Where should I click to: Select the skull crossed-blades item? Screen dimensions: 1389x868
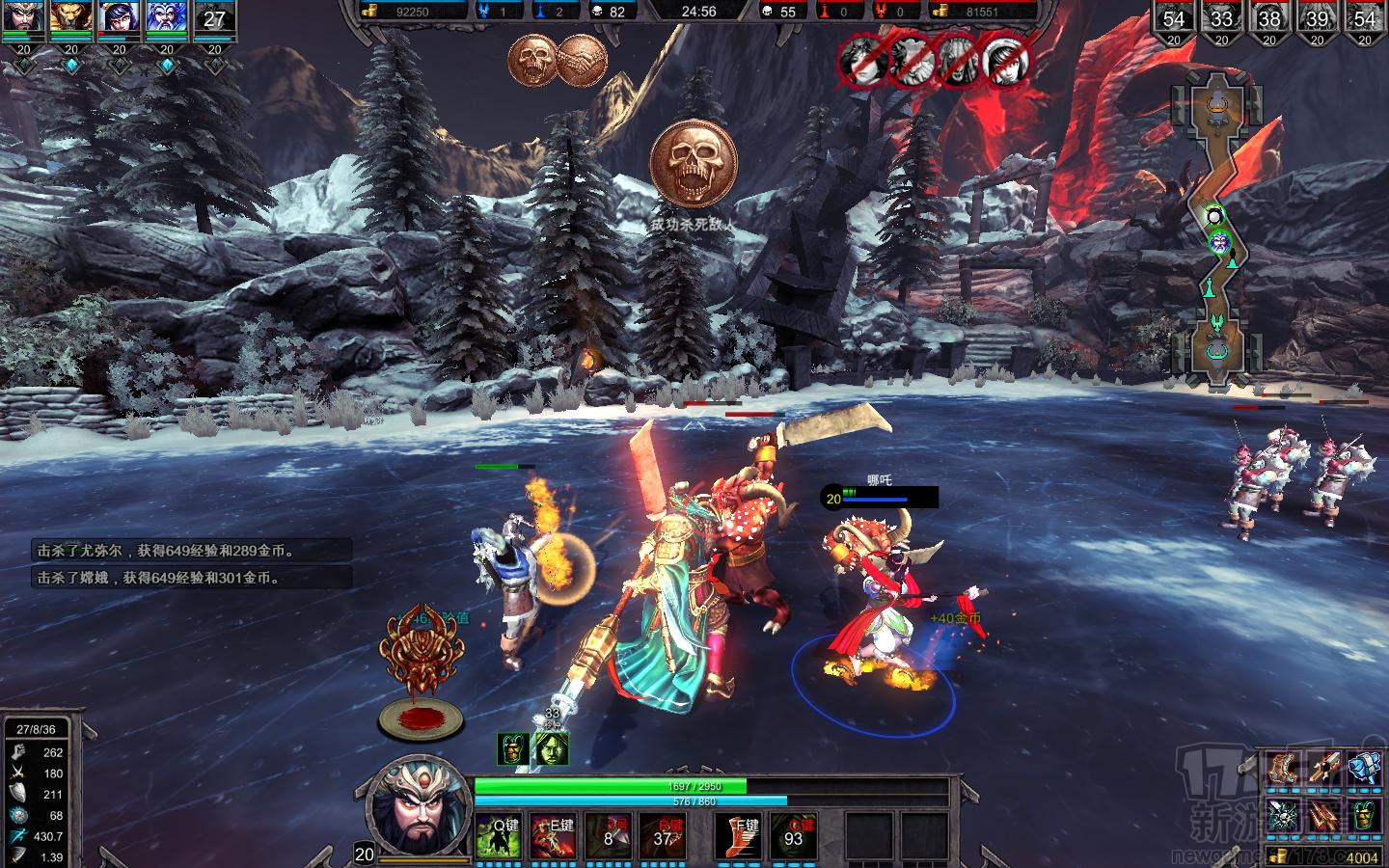[1285, 816]
